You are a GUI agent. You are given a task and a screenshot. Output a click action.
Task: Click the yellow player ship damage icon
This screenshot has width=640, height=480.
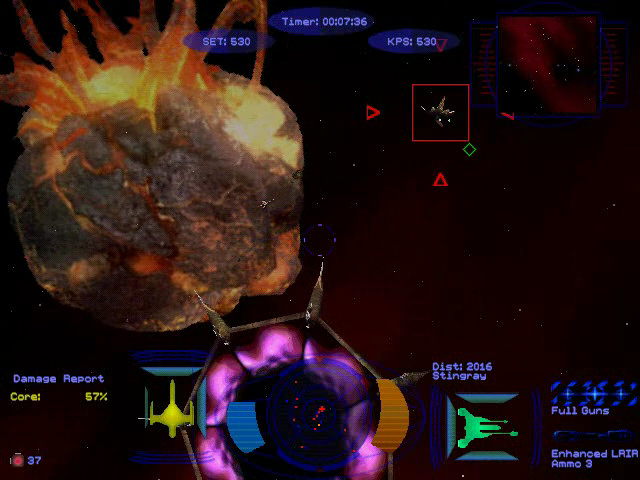[169, 407]
